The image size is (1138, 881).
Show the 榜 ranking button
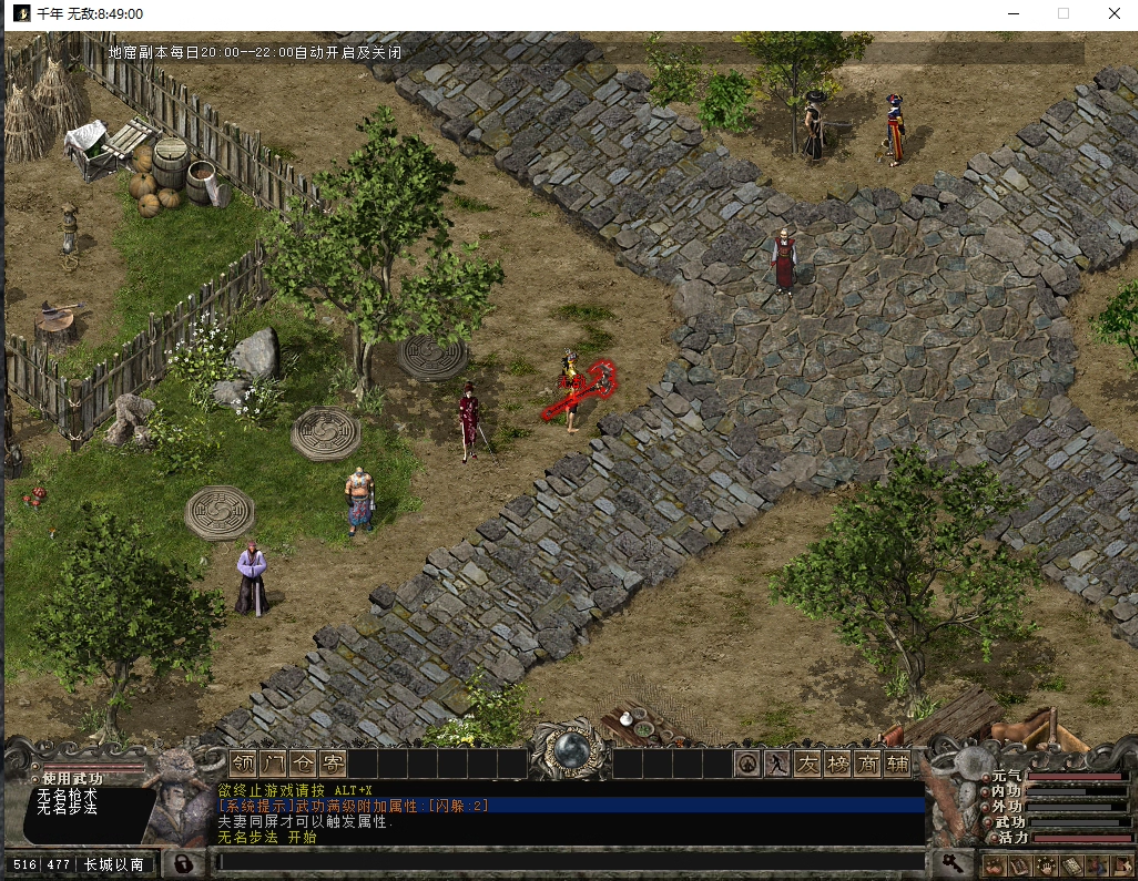coord(837,764)
